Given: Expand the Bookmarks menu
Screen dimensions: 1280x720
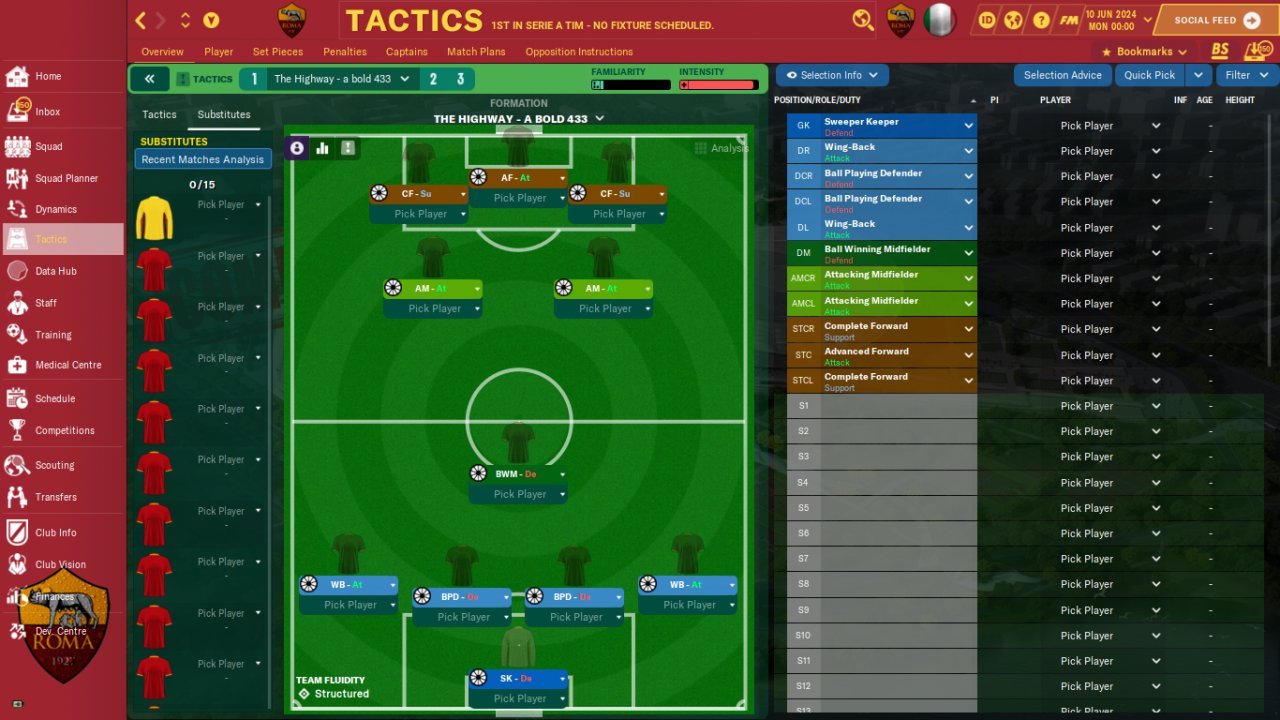Looking at the screenshot, I should click(x=1144, y=52).
